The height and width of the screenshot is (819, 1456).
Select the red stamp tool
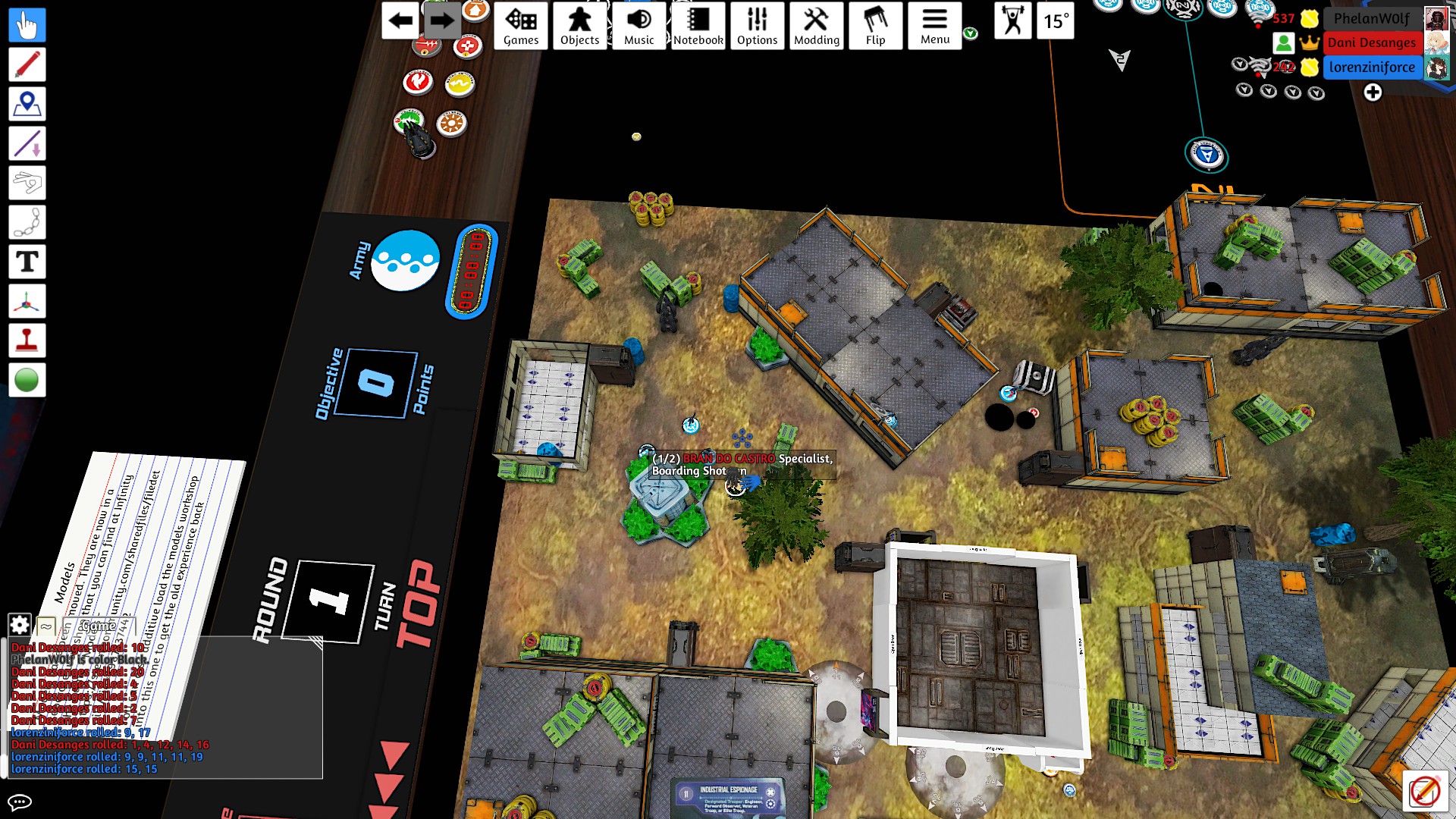[x=27, y=341]
